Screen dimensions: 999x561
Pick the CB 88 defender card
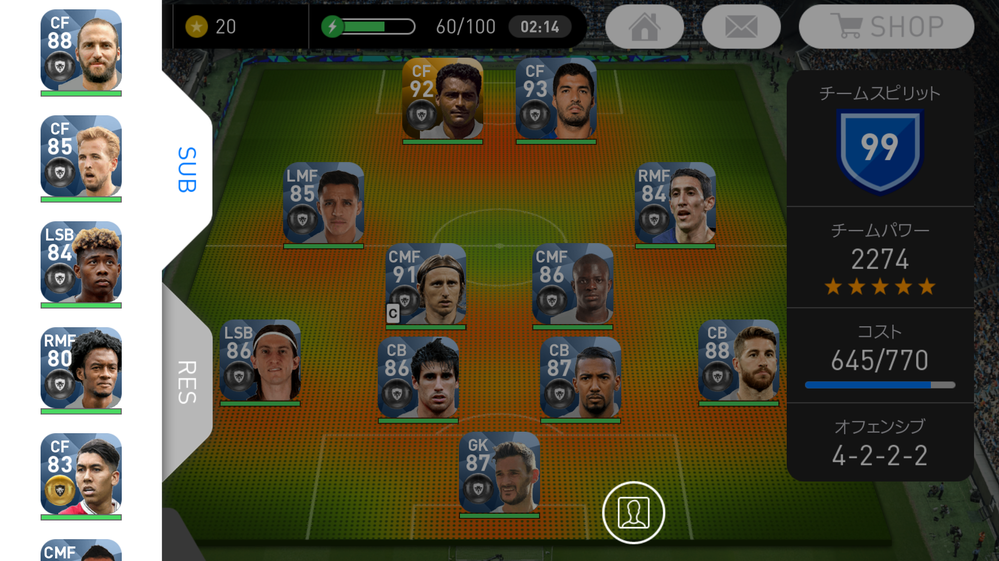[x=738, y=360]
